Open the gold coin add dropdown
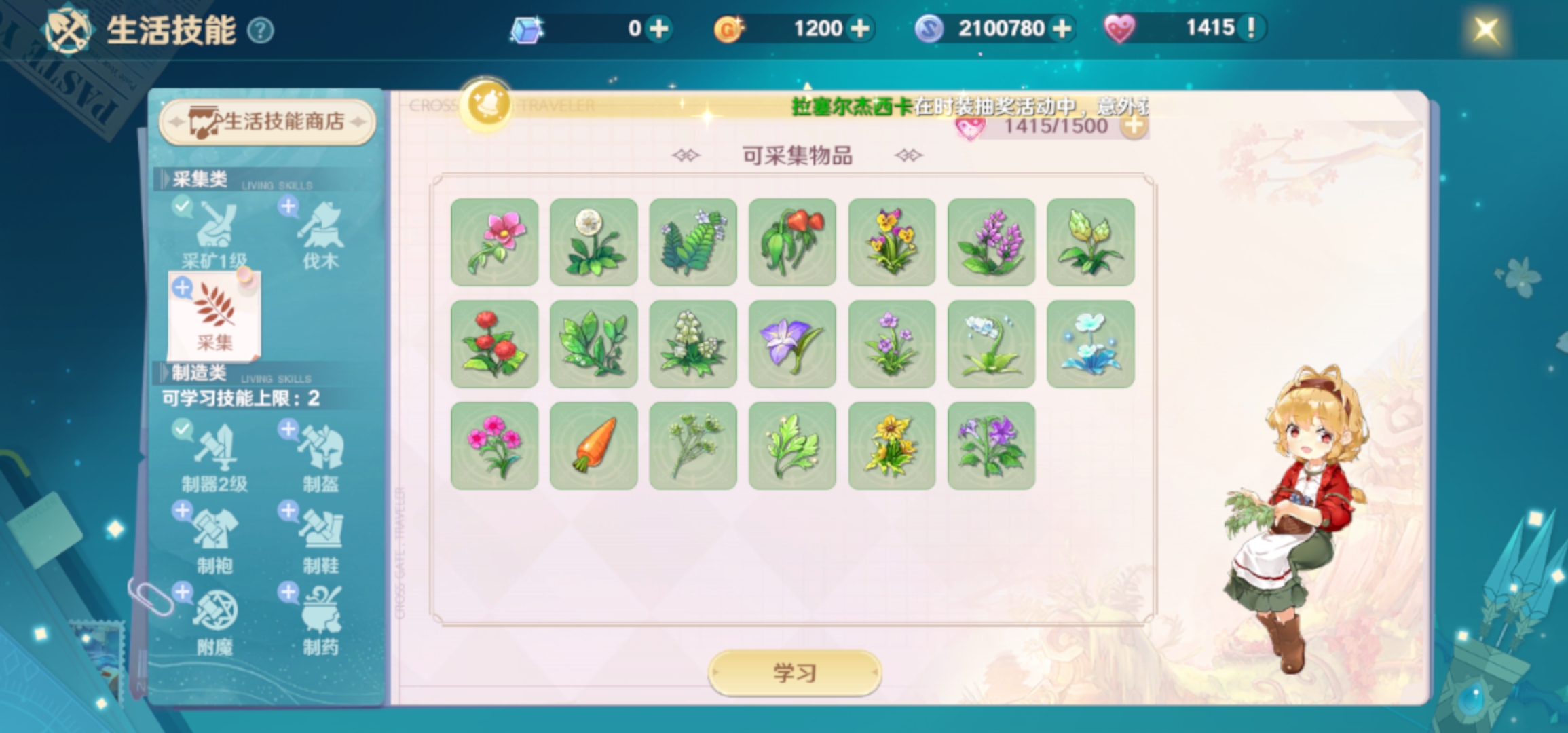 pos(862,29)
